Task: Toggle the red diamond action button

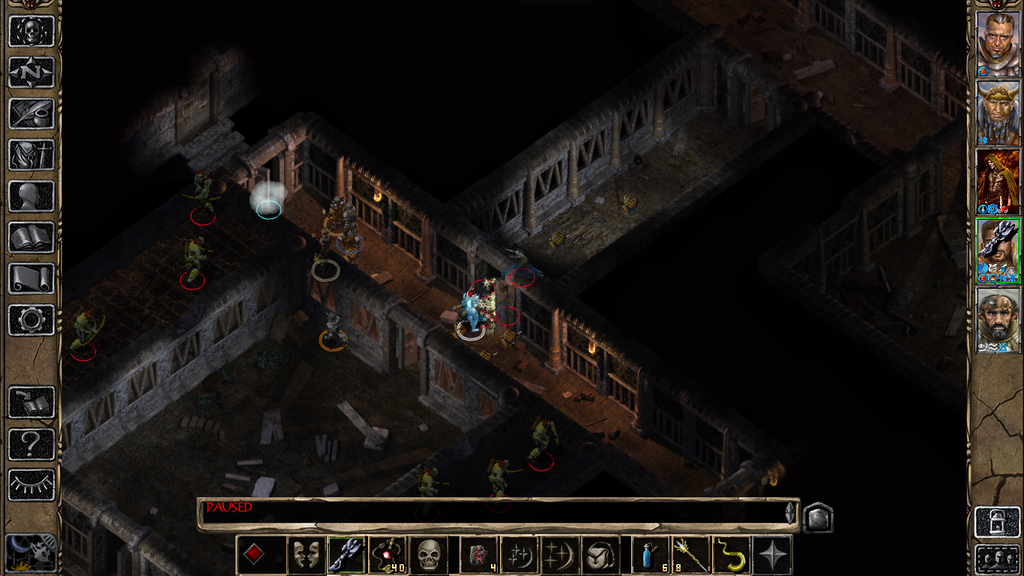Action: tap(255, 555)
